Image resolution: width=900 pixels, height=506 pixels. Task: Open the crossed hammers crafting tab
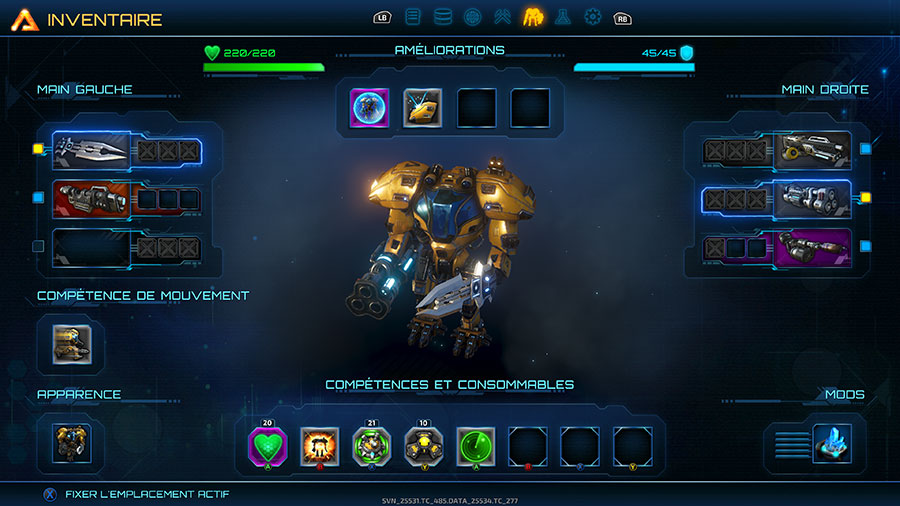tap(503, 17)
